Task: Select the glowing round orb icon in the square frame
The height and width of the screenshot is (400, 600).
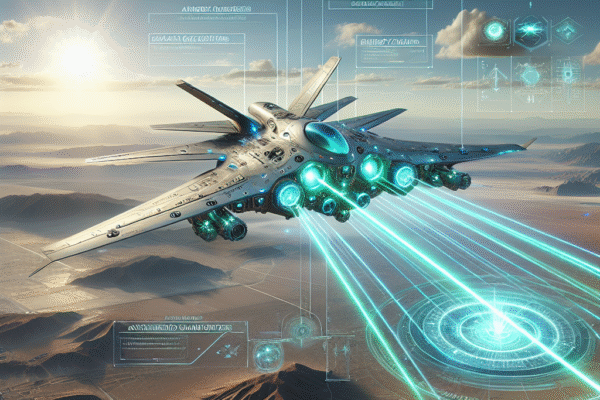Action: tap(494, 31)
